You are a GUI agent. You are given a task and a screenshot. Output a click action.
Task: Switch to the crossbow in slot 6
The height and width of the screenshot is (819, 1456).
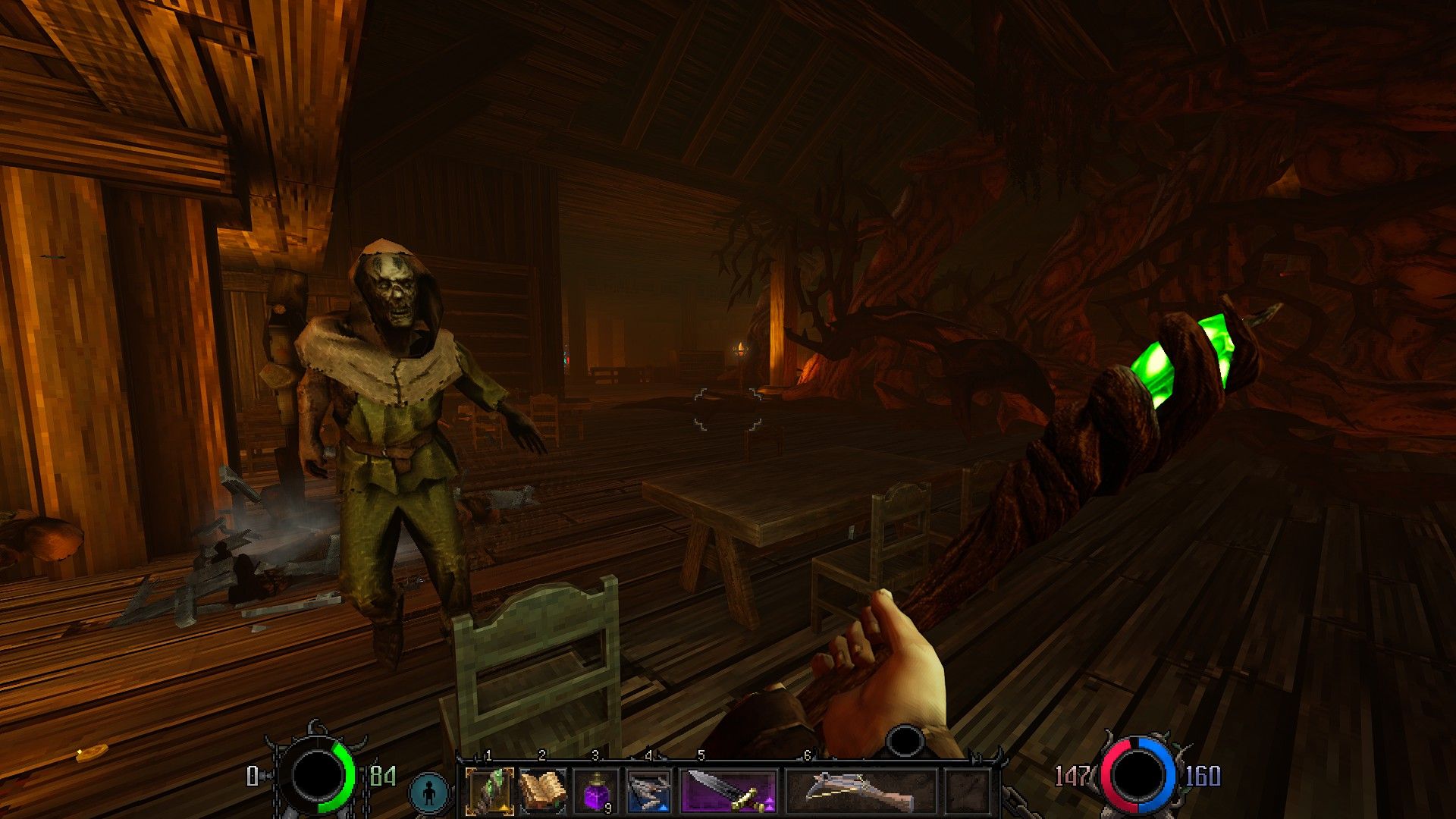pyautogui.click(x=861, y=792)
